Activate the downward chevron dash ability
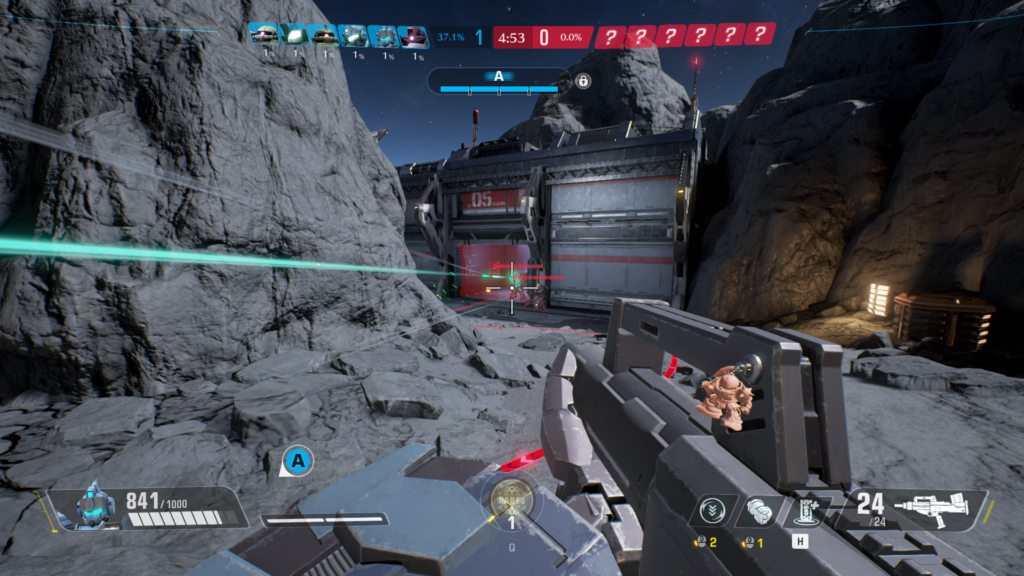Screen dimensions: 1024x576 click(x=713, y=509)
